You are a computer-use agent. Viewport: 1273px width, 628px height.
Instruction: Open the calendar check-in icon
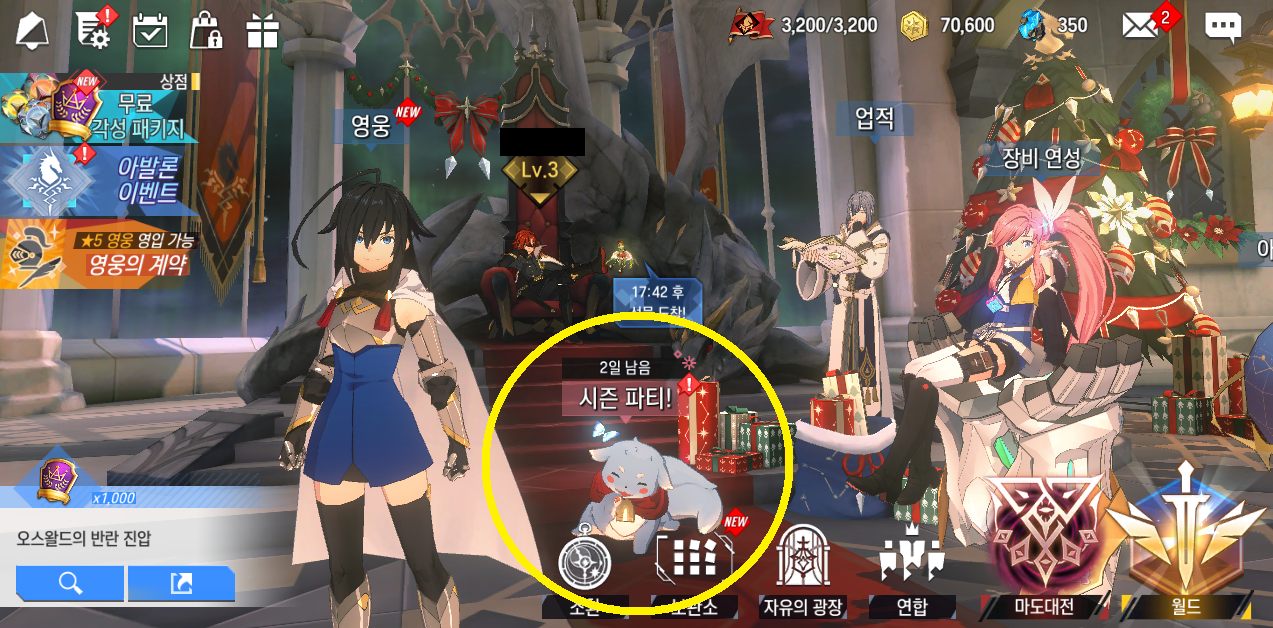(x=150, y=30)
